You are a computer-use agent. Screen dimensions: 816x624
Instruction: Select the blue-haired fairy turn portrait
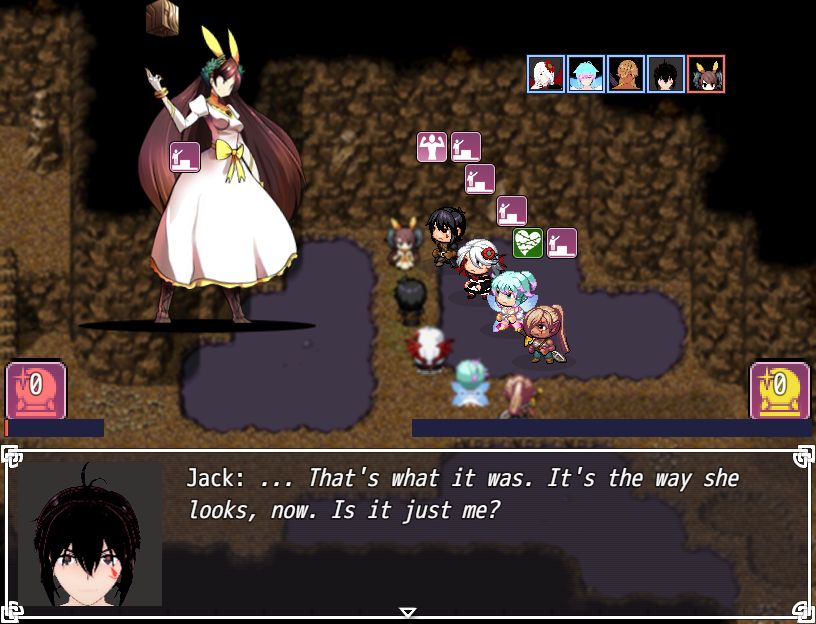click(586, 75)
